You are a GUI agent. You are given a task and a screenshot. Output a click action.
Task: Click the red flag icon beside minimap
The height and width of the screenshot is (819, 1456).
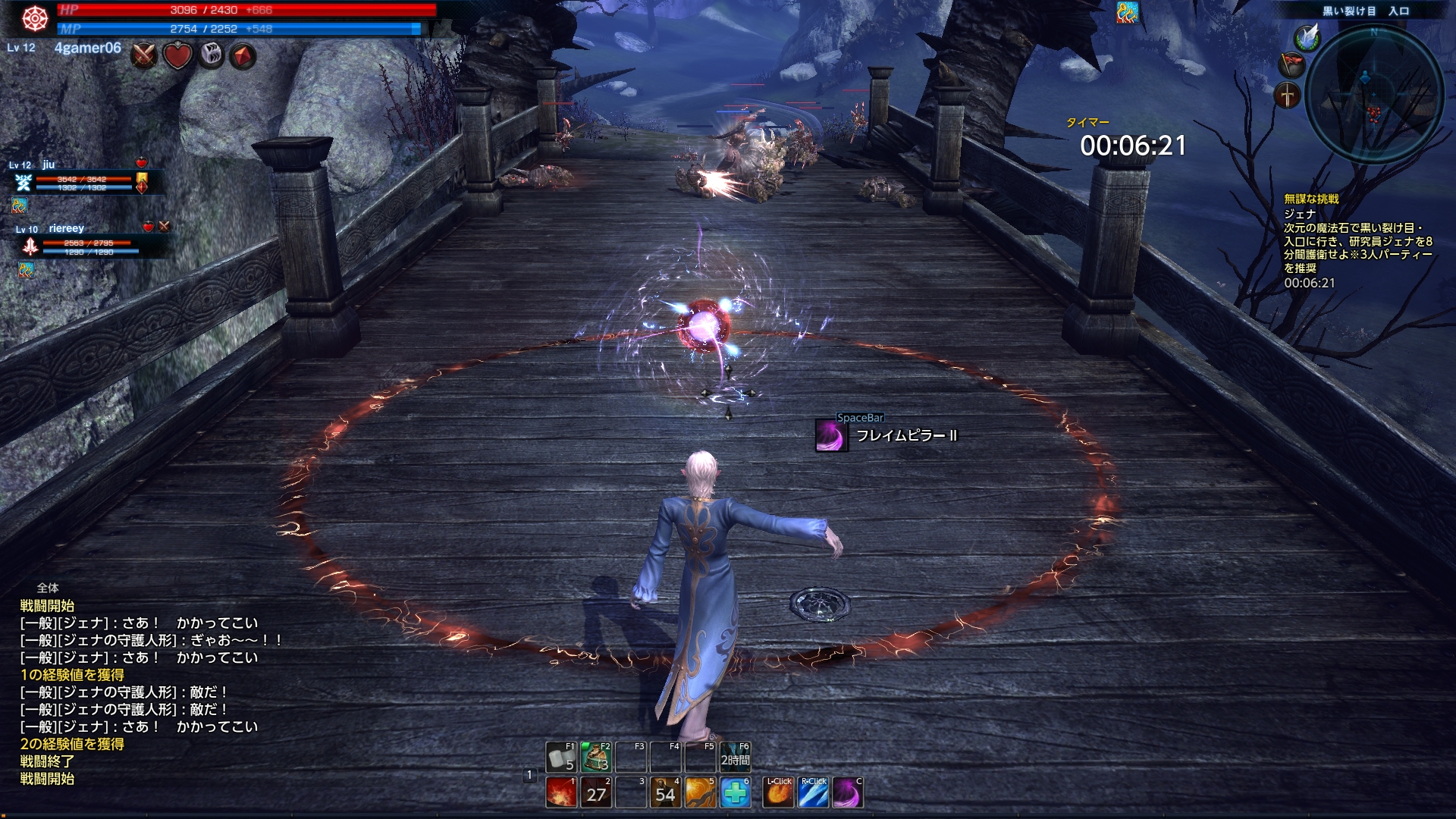[1291, 64]
